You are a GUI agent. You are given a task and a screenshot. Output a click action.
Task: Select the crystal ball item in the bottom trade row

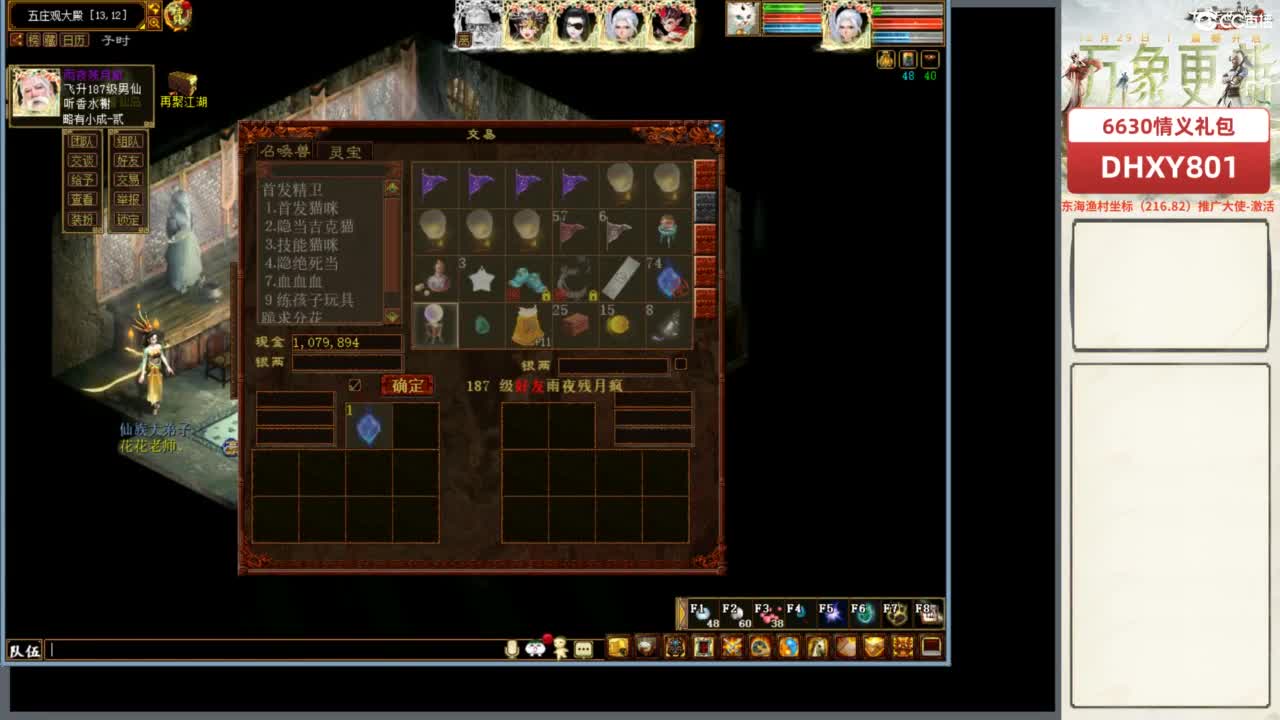coord(435,323)
